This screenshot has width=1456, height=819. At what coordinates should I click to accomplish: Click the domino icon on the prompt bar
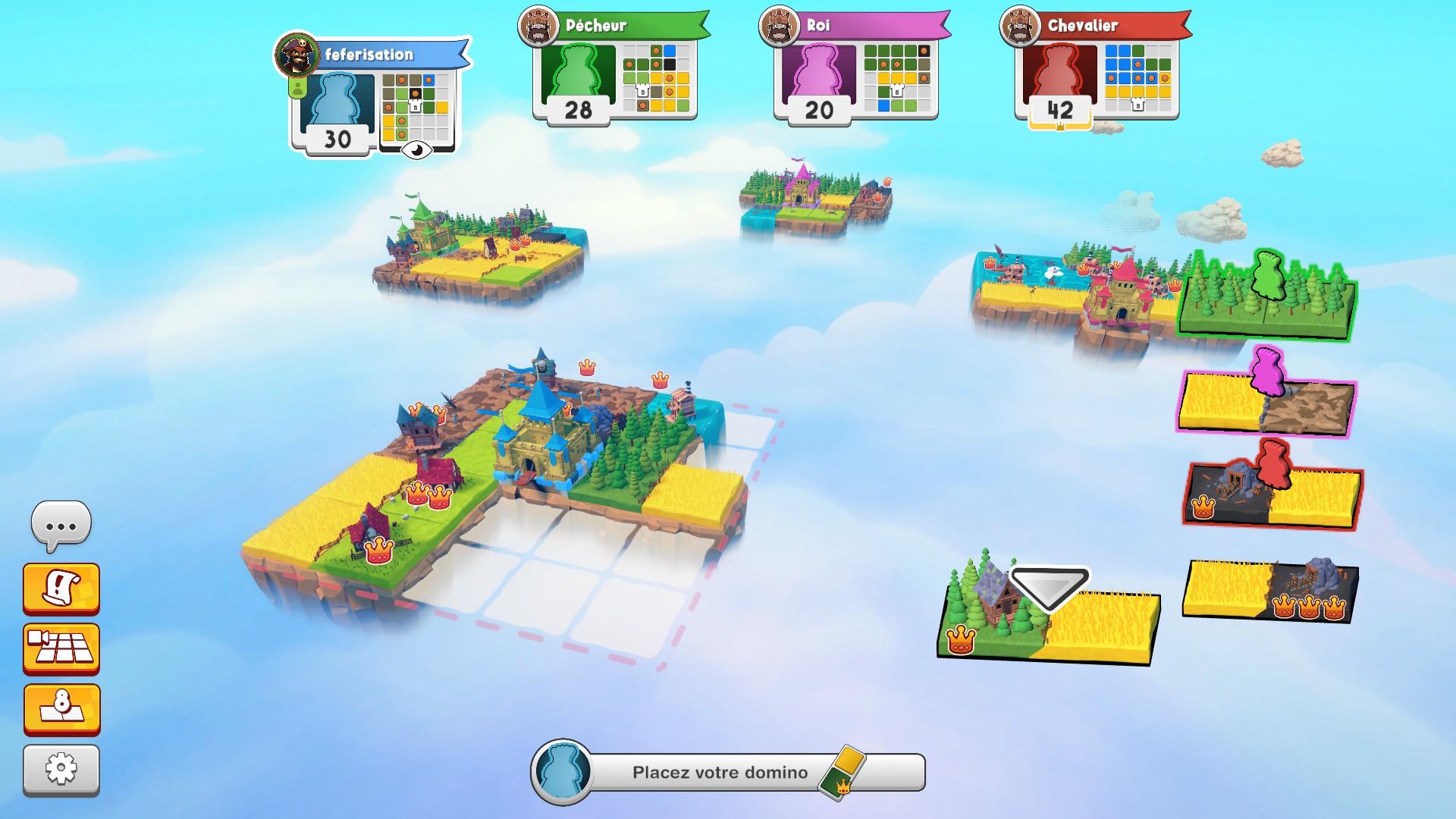(x=843, y=773)
